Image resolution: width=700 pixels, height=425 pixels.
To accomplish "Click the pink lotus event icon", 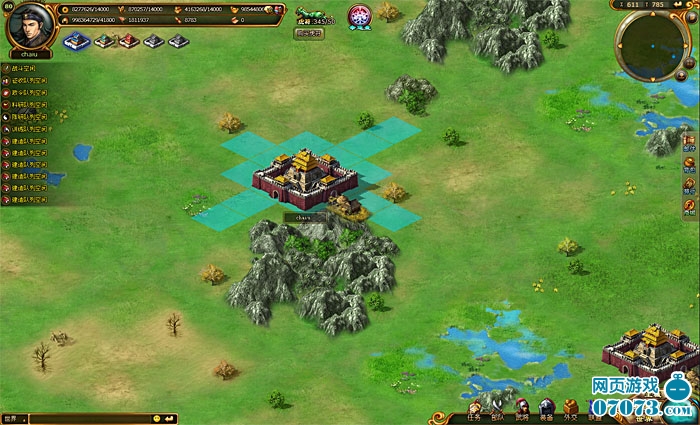I will [x=359, y=16].
